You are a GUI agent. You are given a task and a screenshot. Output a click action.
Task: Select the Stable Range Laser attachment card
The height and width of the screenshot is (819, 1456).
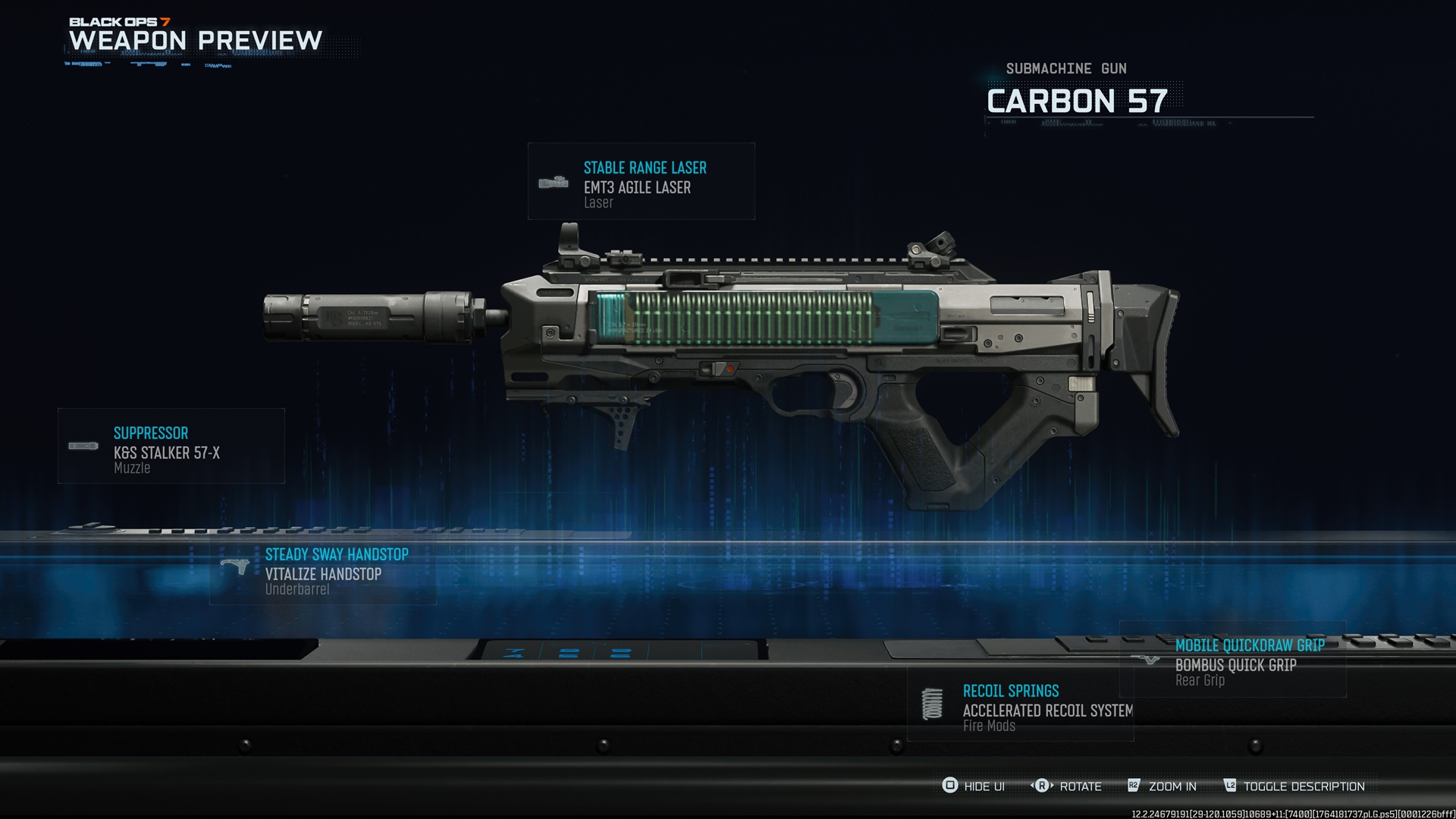coord(642,182)
